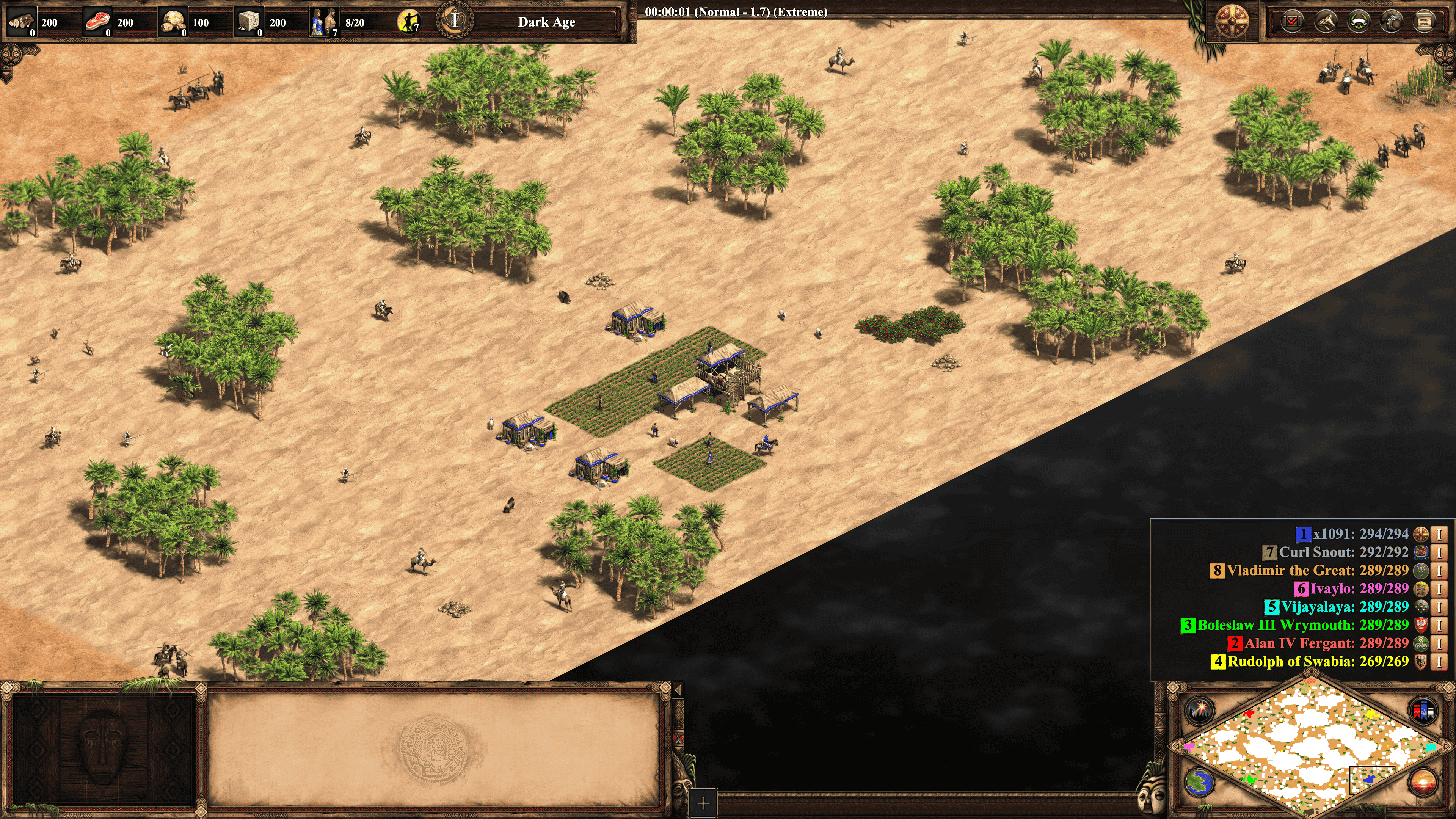Click the plus button below command panel
1456x819 pixels.
click(703, 803)
